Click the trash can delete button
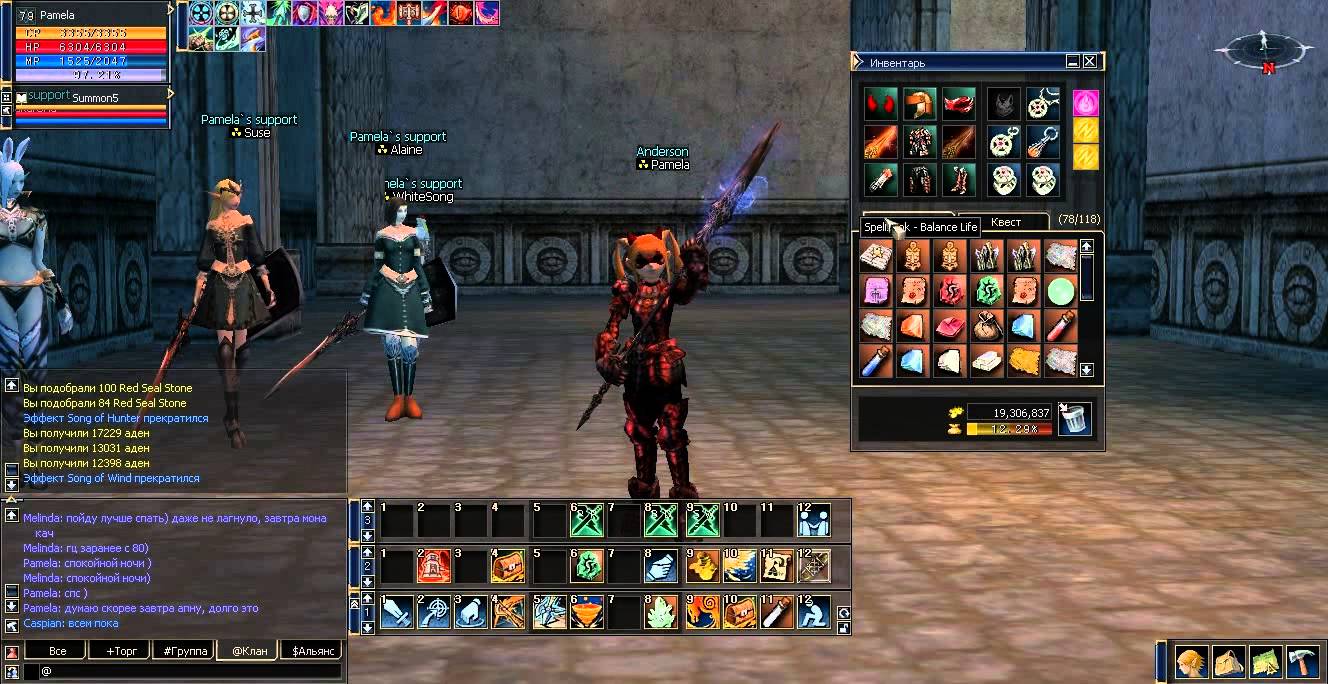Image resolution: width=1328 pixels, height=684 pixels. pyautogui.click(x=1075, y=419)
